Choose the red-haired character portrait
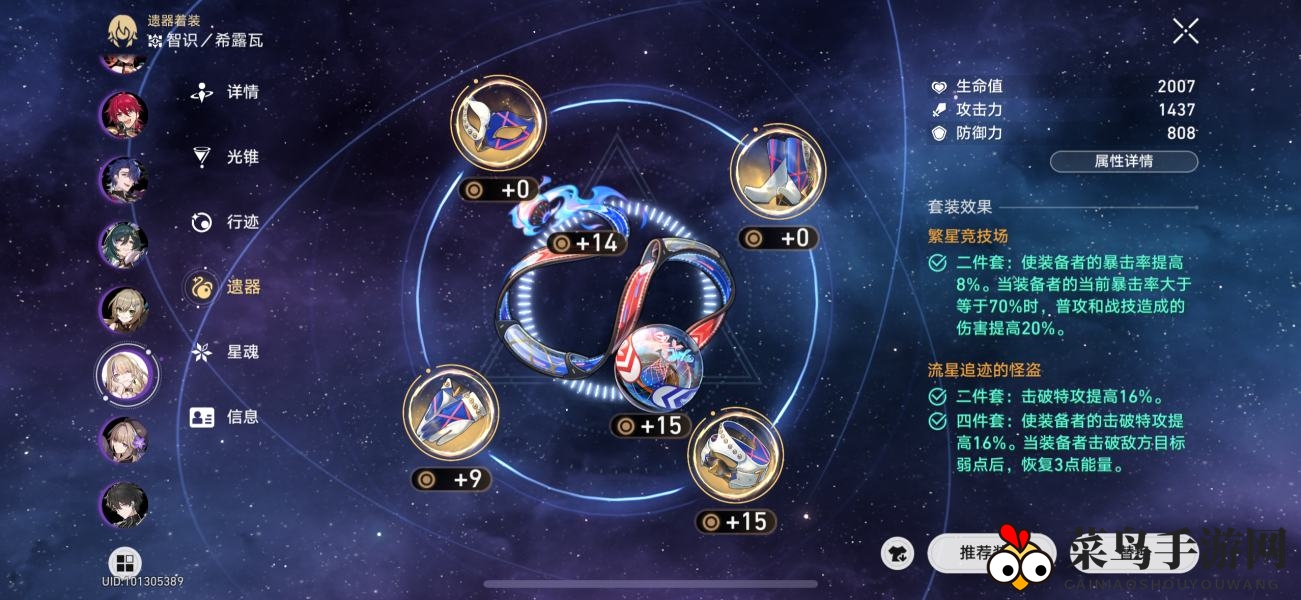 coord(124,115)
